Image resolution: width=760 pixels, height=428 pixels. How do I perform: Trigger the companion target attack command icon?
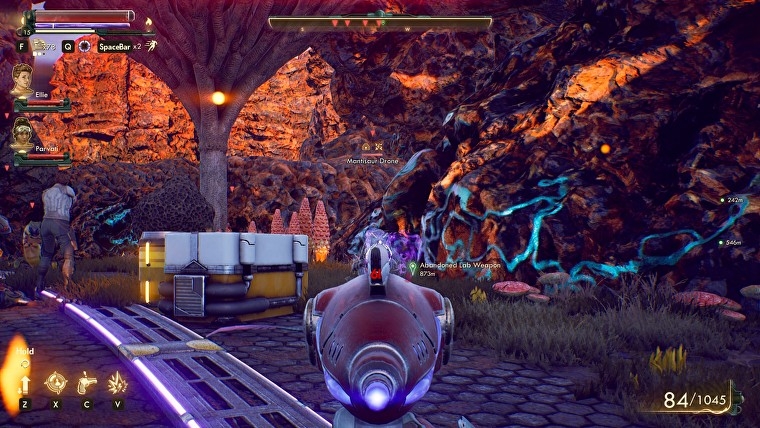coord(55,382)
